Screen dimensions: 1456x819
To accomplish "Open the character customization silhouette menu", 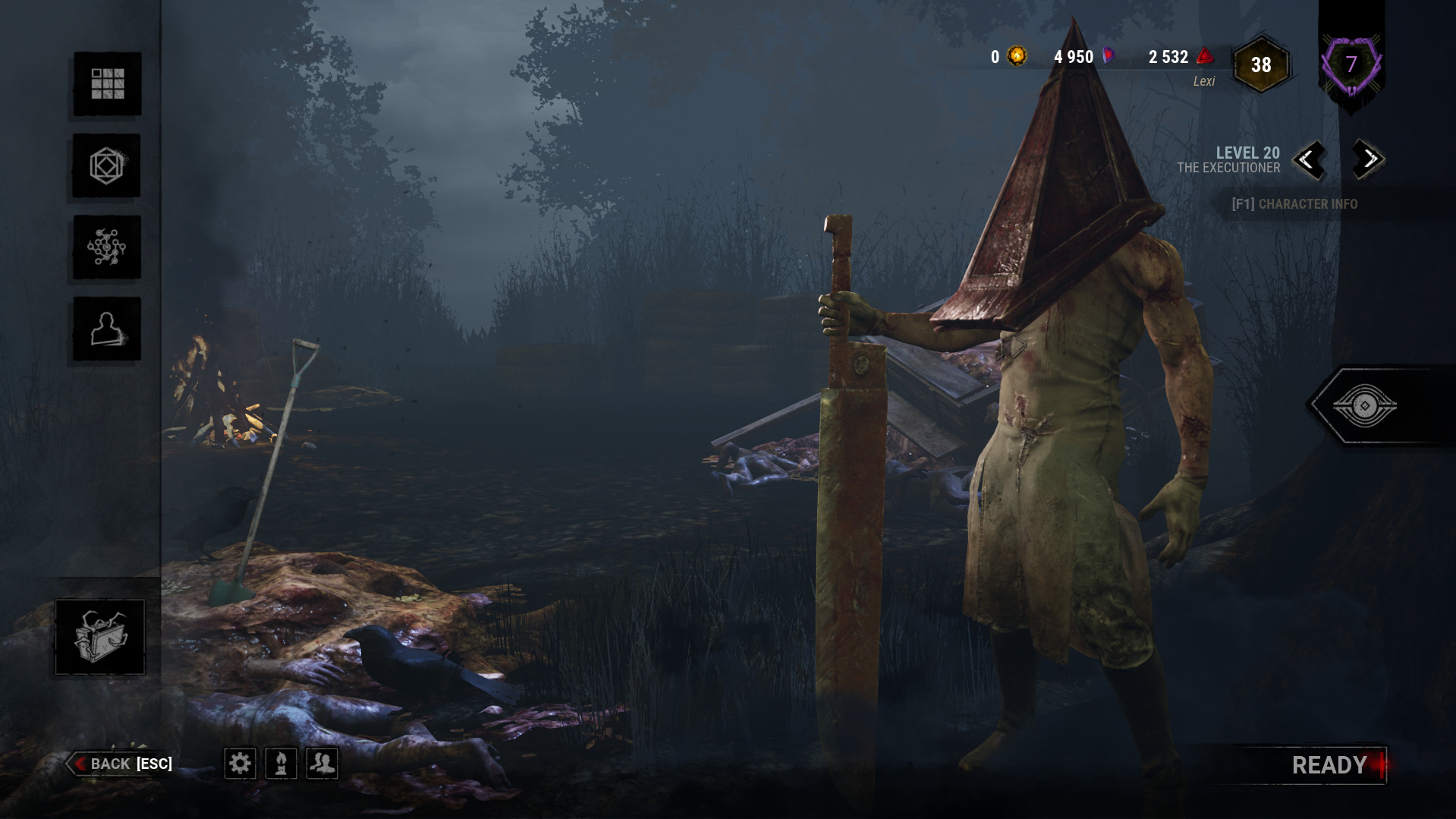I will pyautogui.click(x=106, y=329).
